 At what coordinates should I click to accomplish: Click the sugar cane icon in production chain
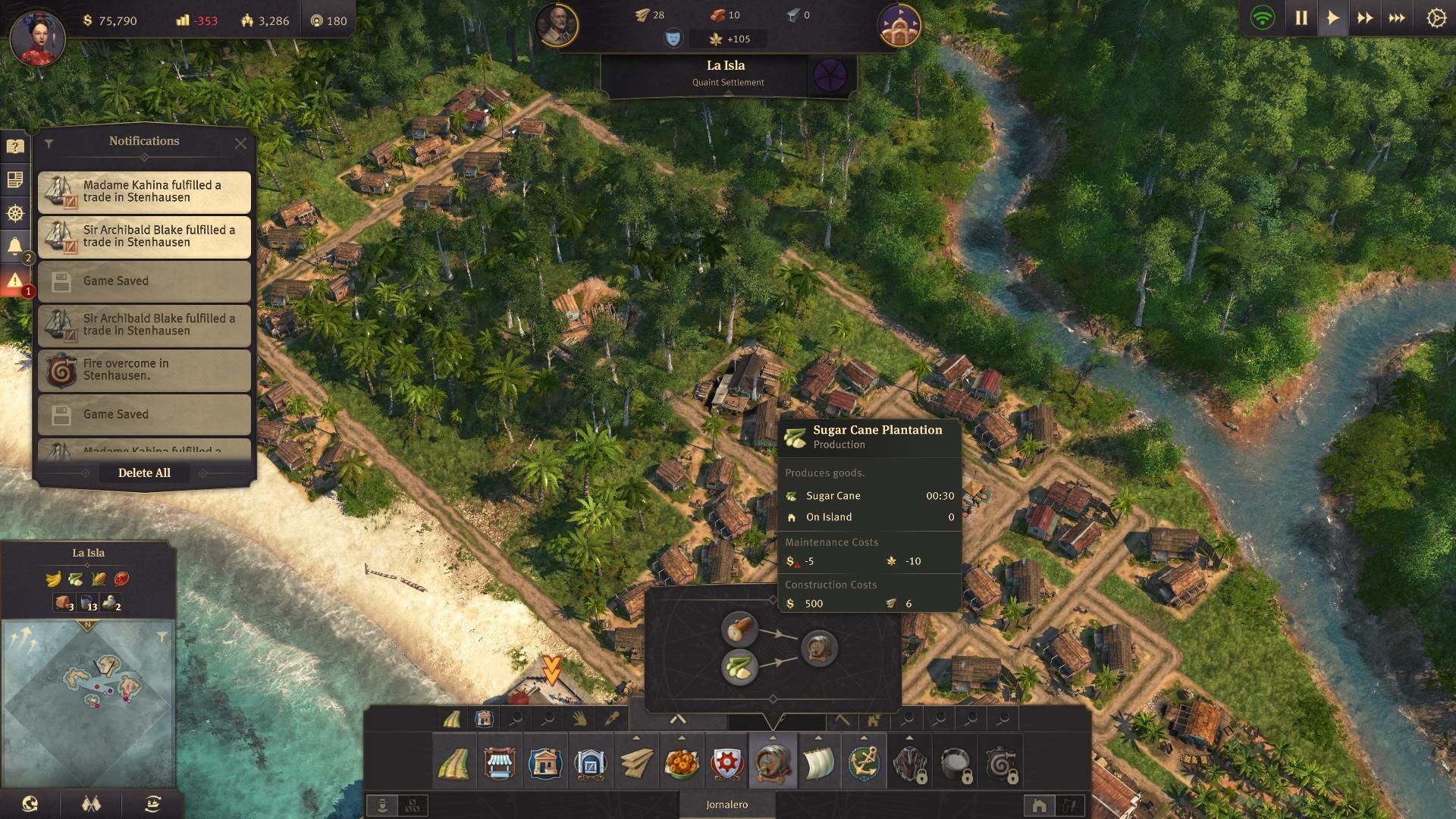[739, 667]
